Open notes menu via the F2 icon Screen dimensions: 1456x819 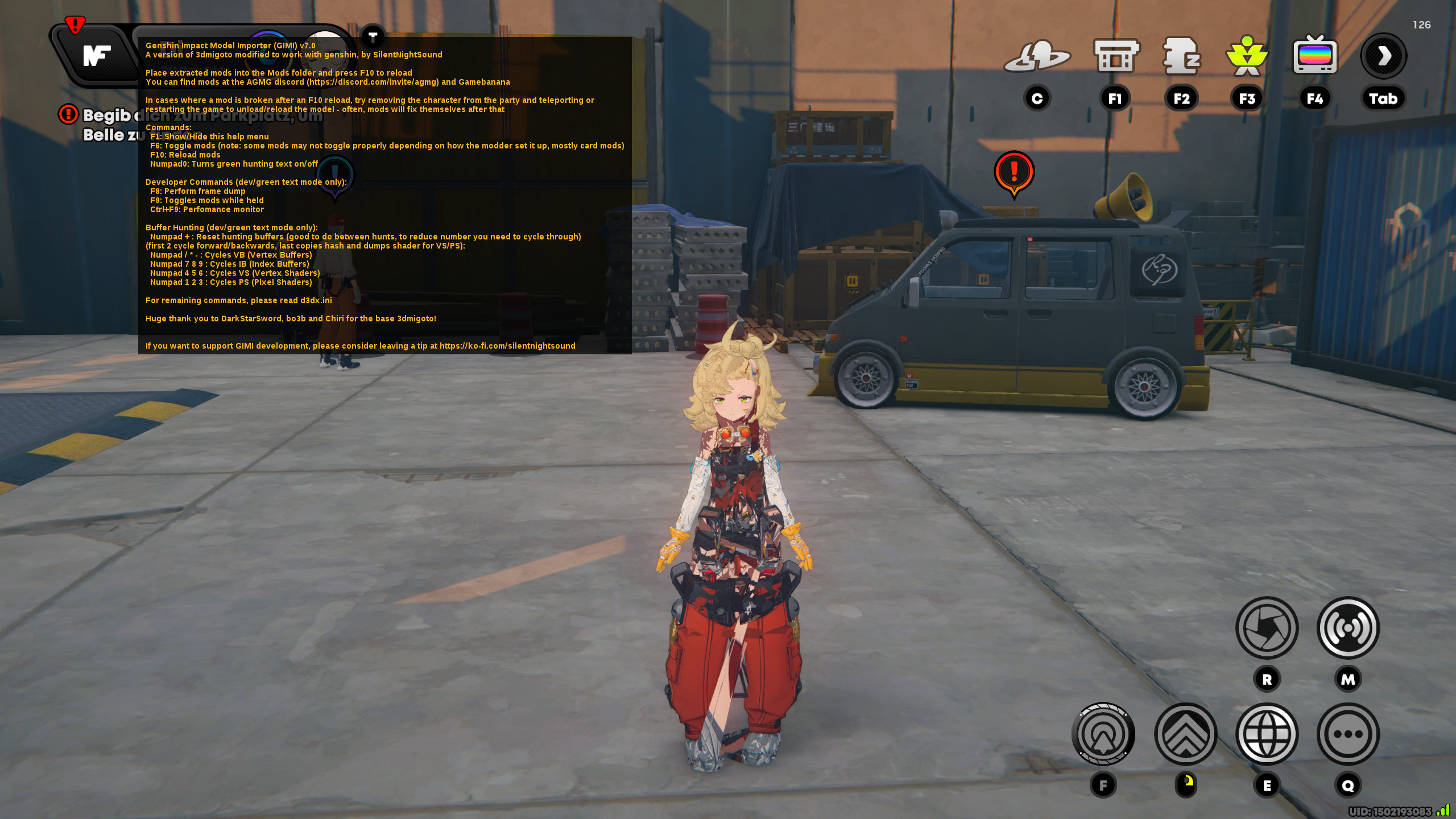coord(1182,57)
